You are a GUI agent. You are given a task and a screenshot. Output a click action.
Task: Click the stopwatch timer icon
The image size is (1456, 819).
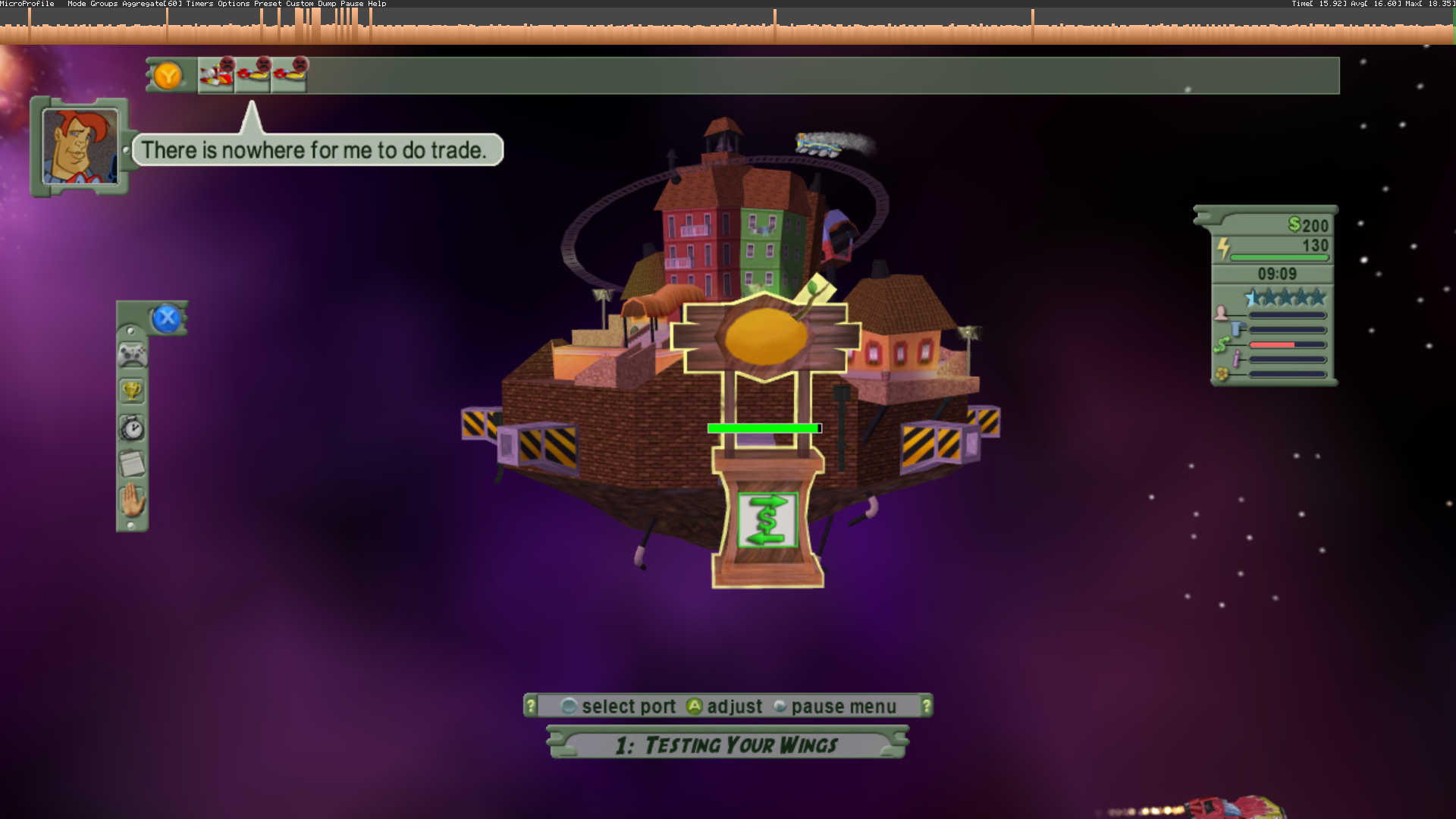click(x=132, y=427)
